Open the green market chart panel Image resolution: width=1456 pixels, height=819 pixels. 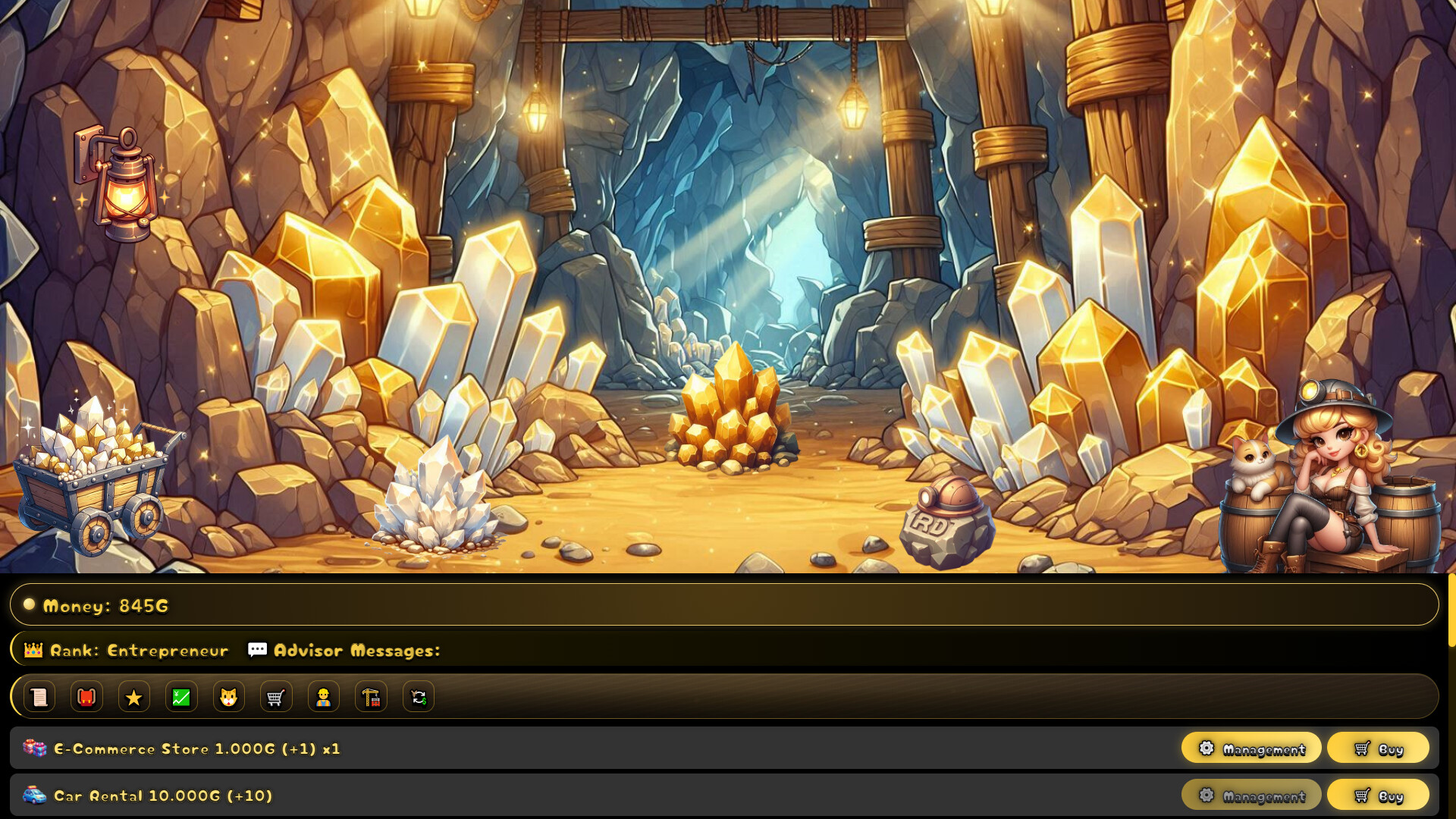tap(180, 696)
